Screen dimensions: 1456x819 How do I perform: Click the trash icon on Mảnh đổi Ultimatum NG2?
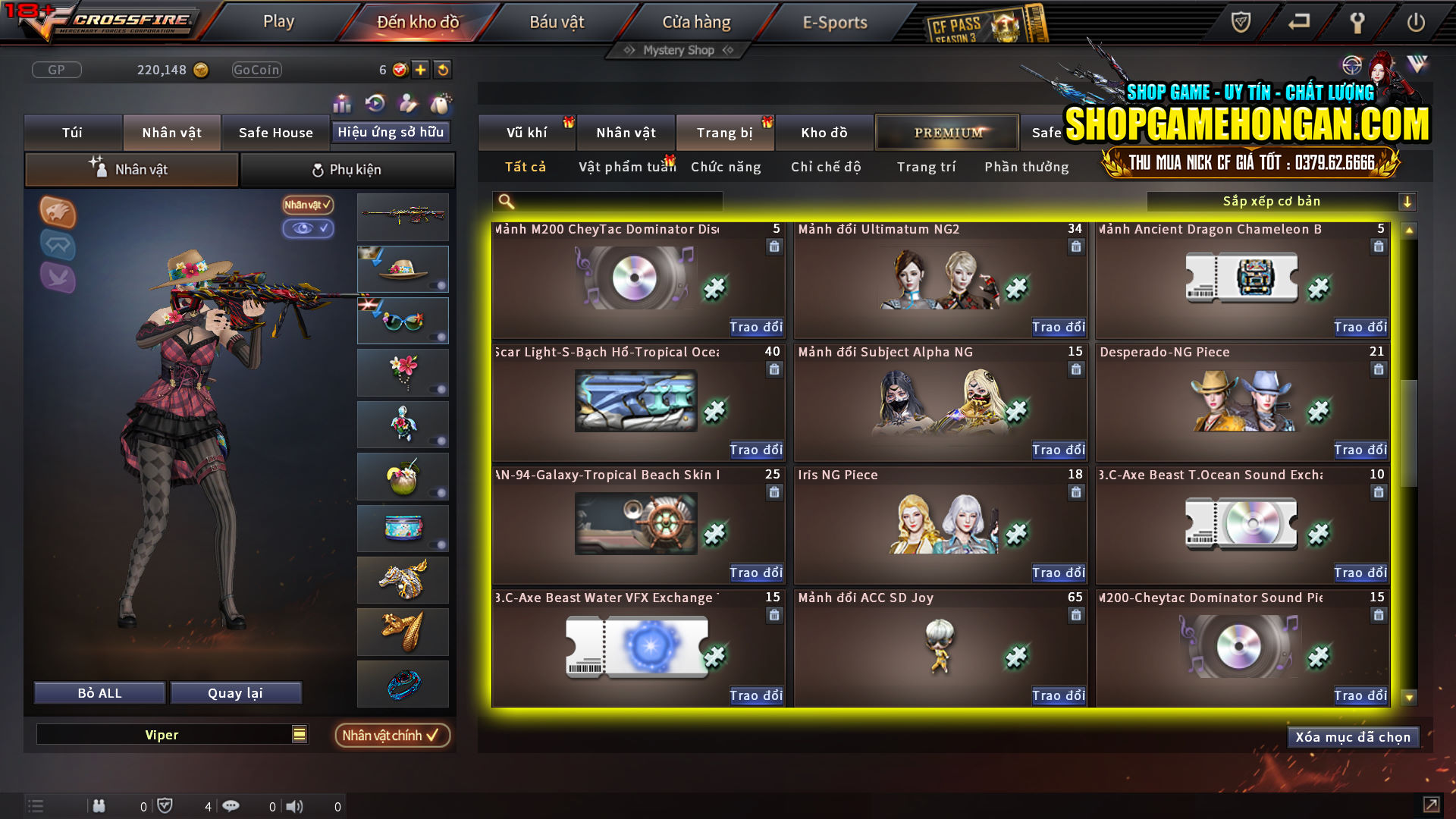coord(1076,246)
